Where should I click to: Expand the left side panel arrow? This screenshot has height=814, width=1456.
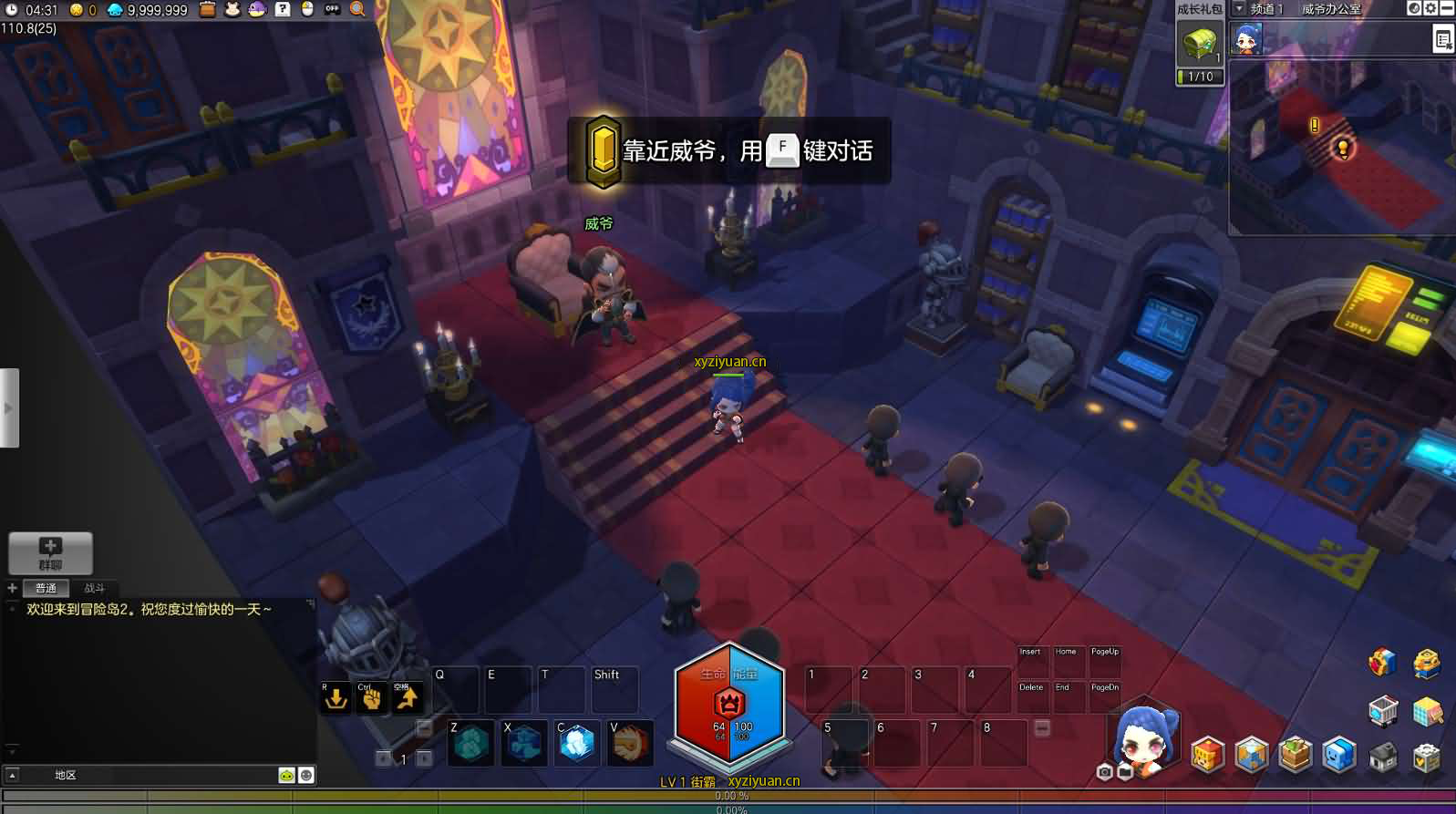9,407
